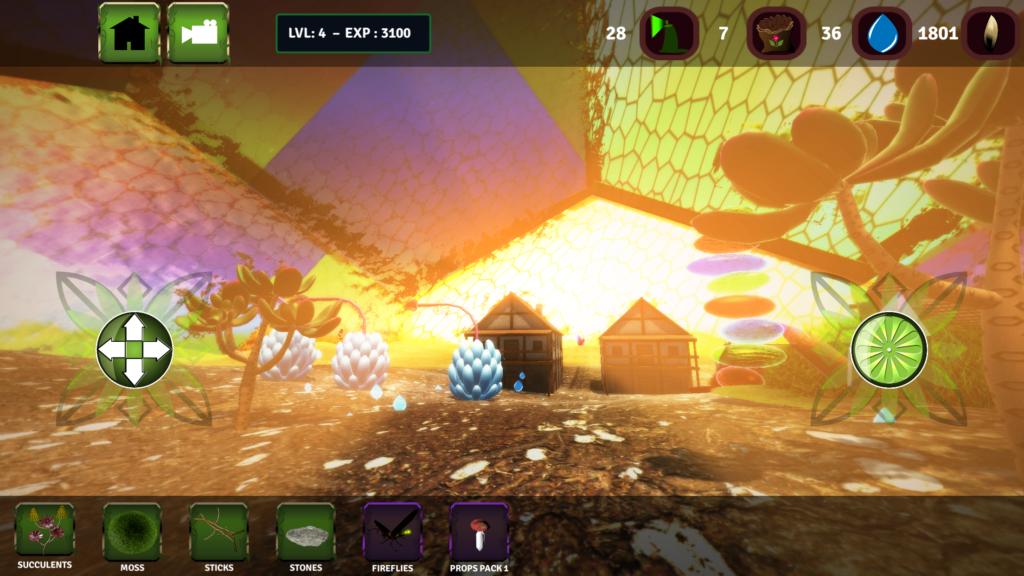Choose the Fireflies slot
Image resolution: width=1024 pixels, height=576 pixels.
click(x=392, y=530)
